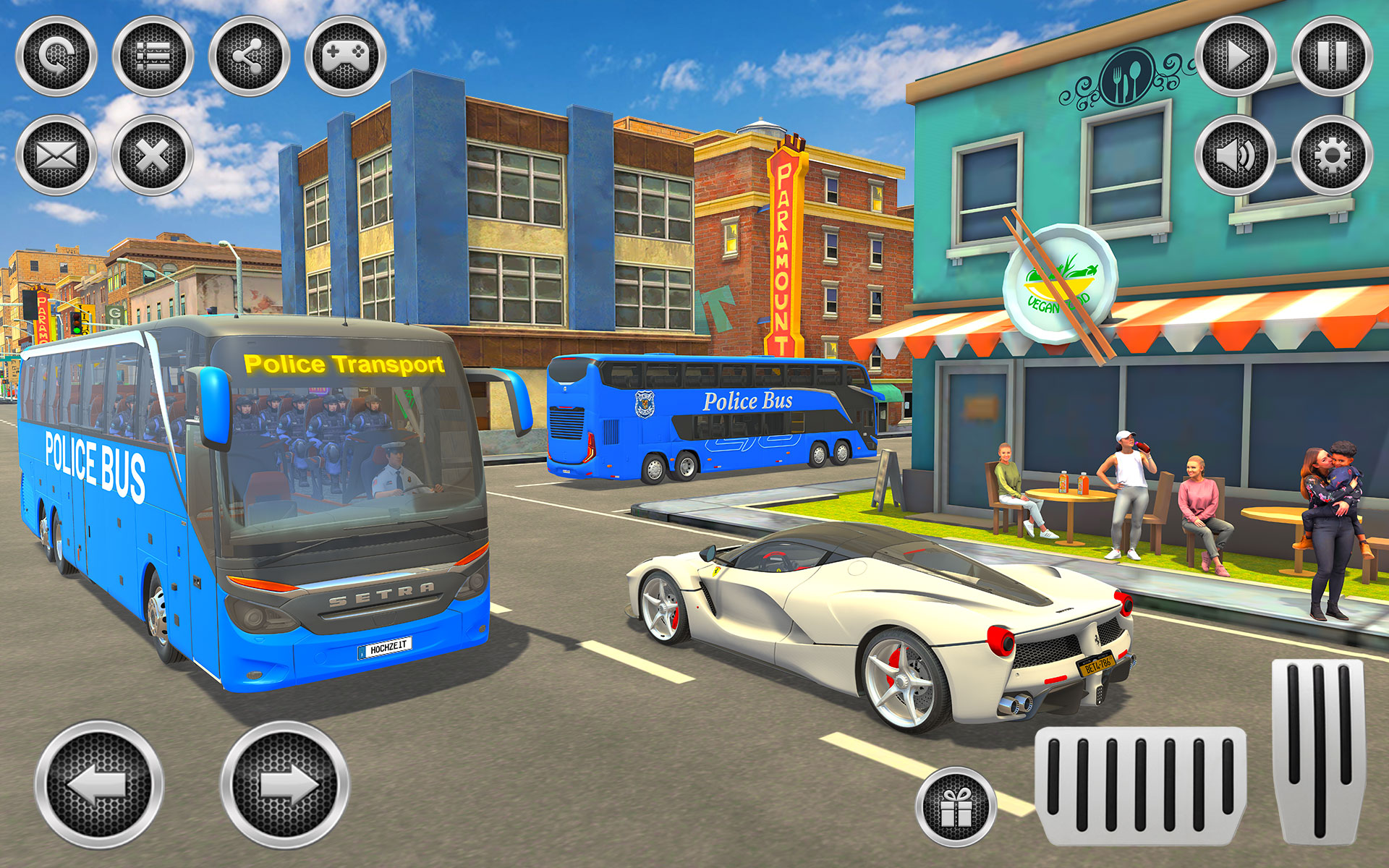Open the settings gear icon
The image size is (1389, 868).
pyautogui.click(x=1331, y=156)
